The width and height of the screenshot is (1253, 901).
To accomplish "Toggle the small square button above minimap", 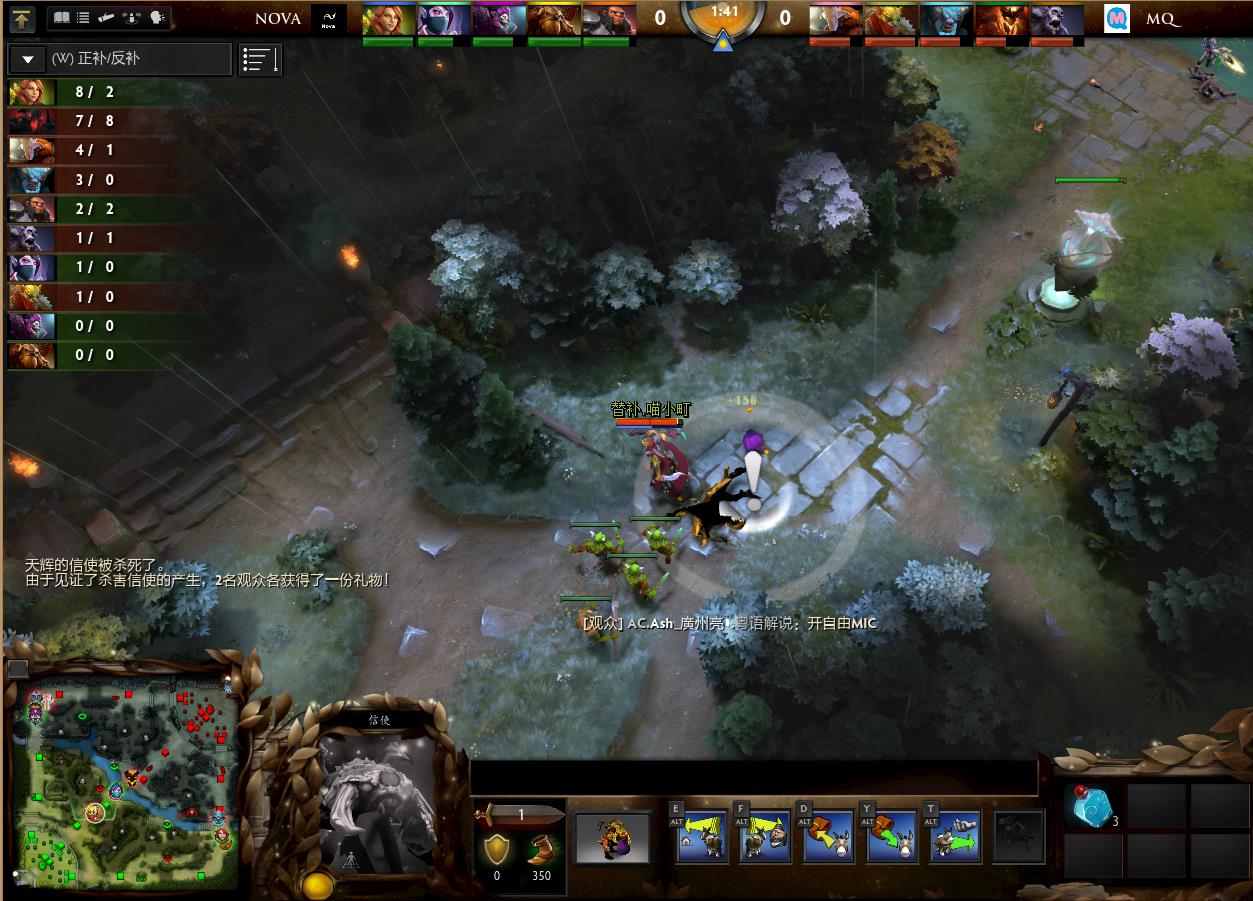I will click(17, 669).
